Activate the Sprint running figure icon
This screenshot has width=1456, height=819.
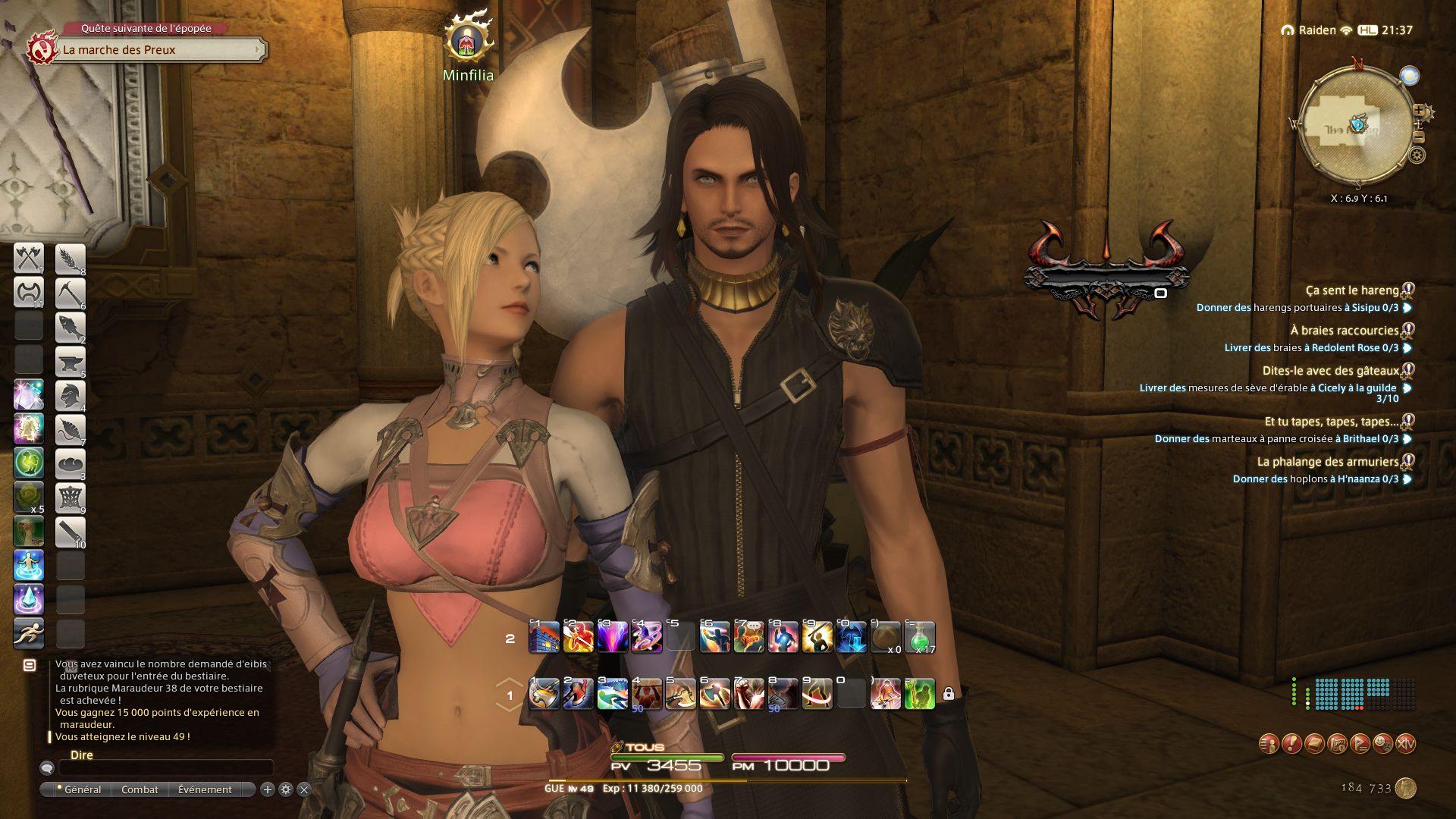[29, 632]
